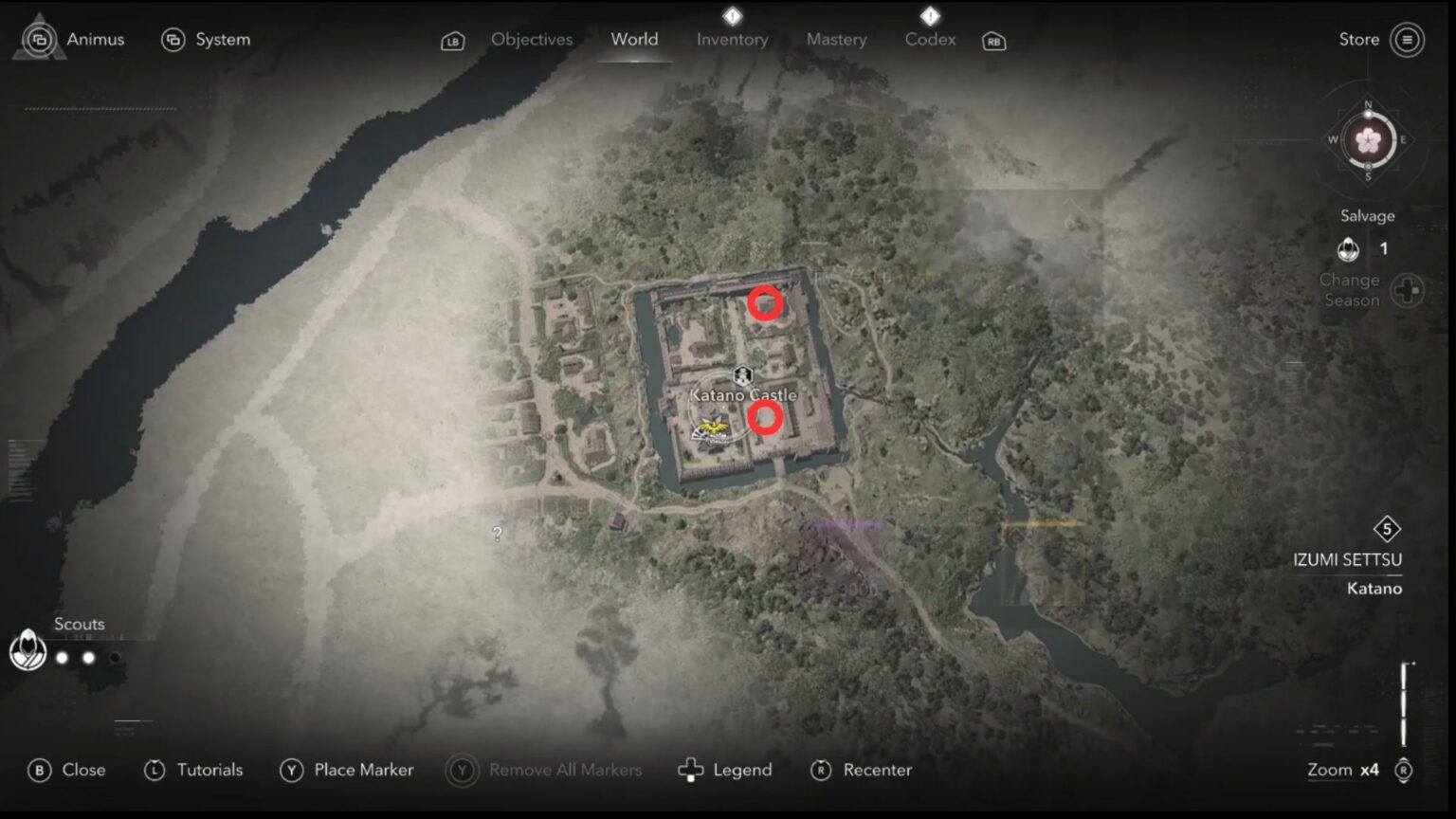Viewport: 1456px width, 819px height.
Task: Open the System menu icon
Action: [173, 39]
